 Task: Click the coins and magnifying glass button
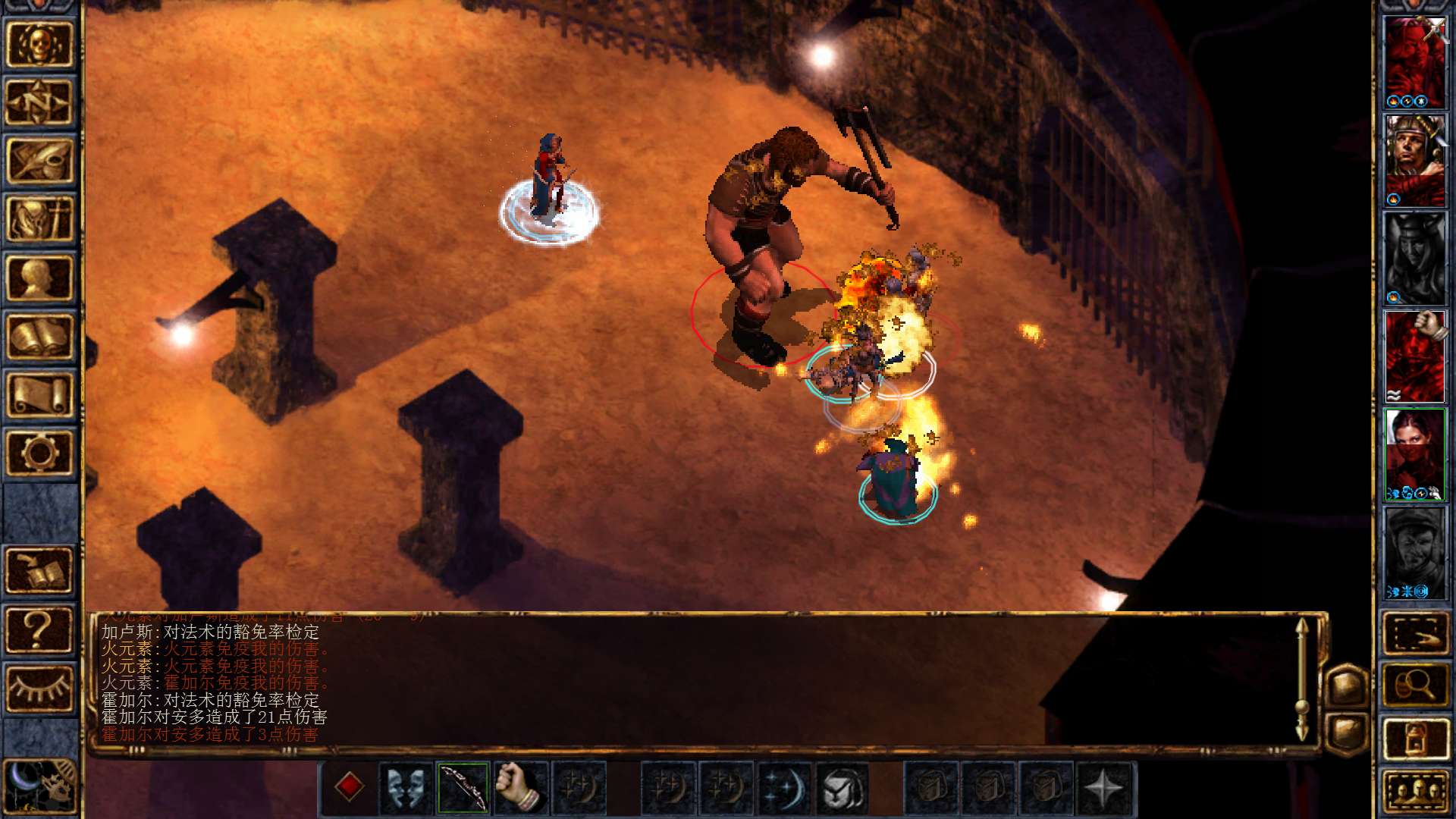tap(1415, 686)
